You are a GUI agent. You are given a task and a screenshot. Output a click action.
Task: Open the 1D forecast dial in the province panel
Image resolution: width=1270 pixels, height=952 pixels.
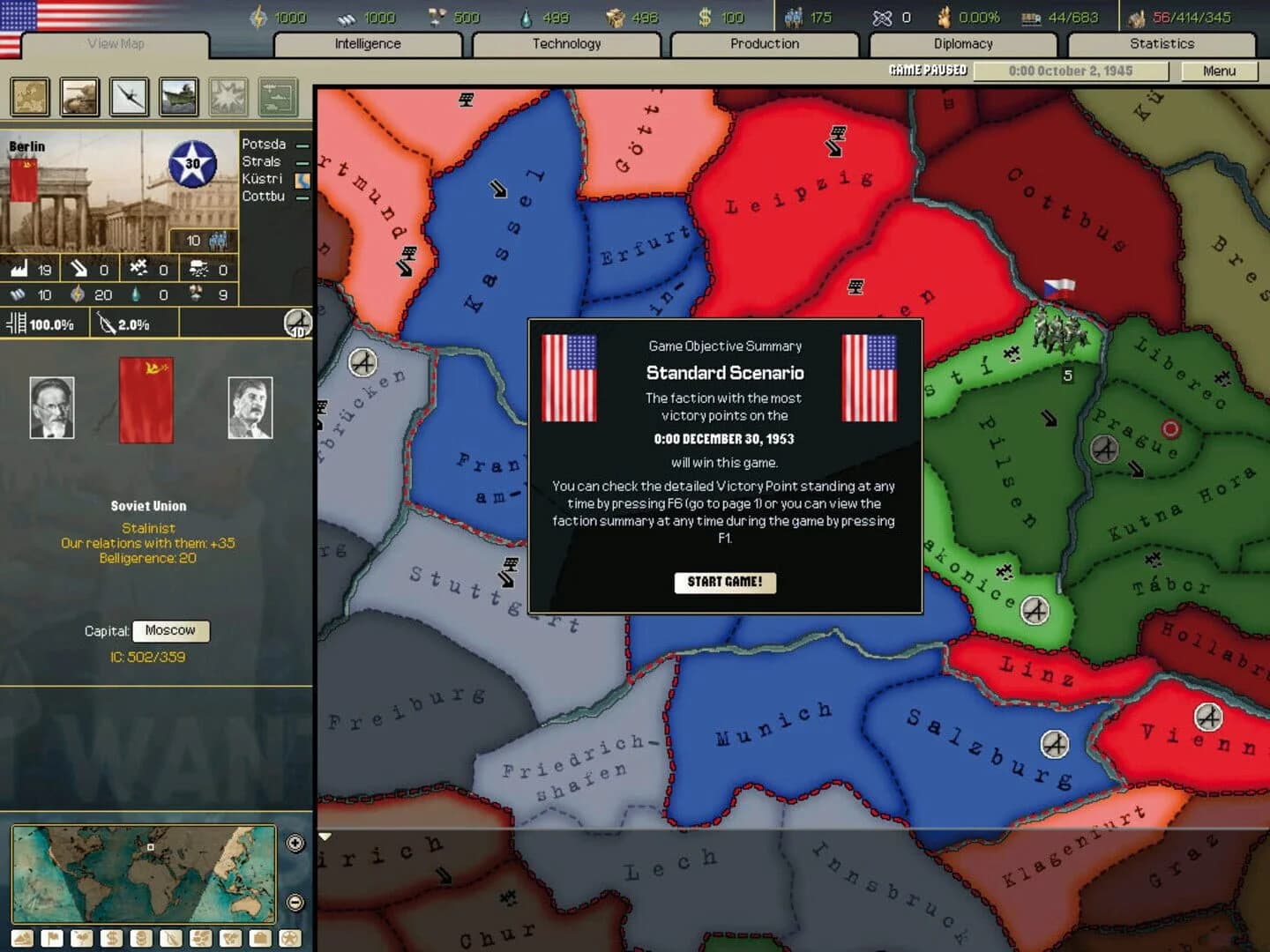coord(296,324)
